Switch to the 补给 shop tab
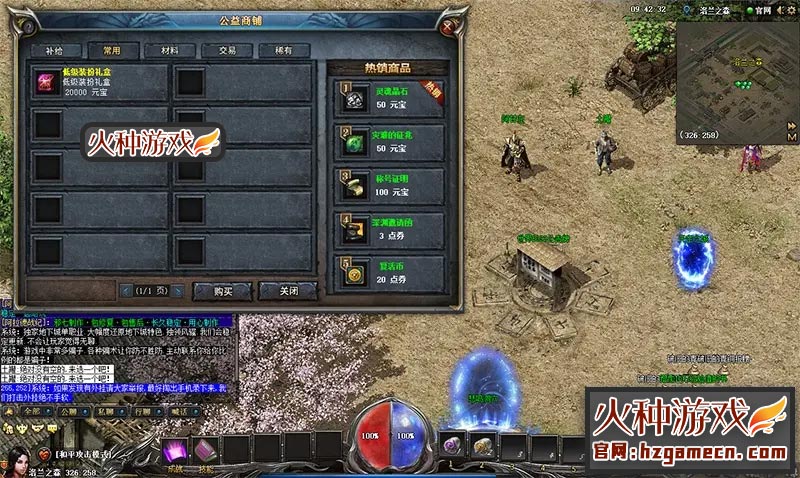The image size is (800, 478). (55, 49)
